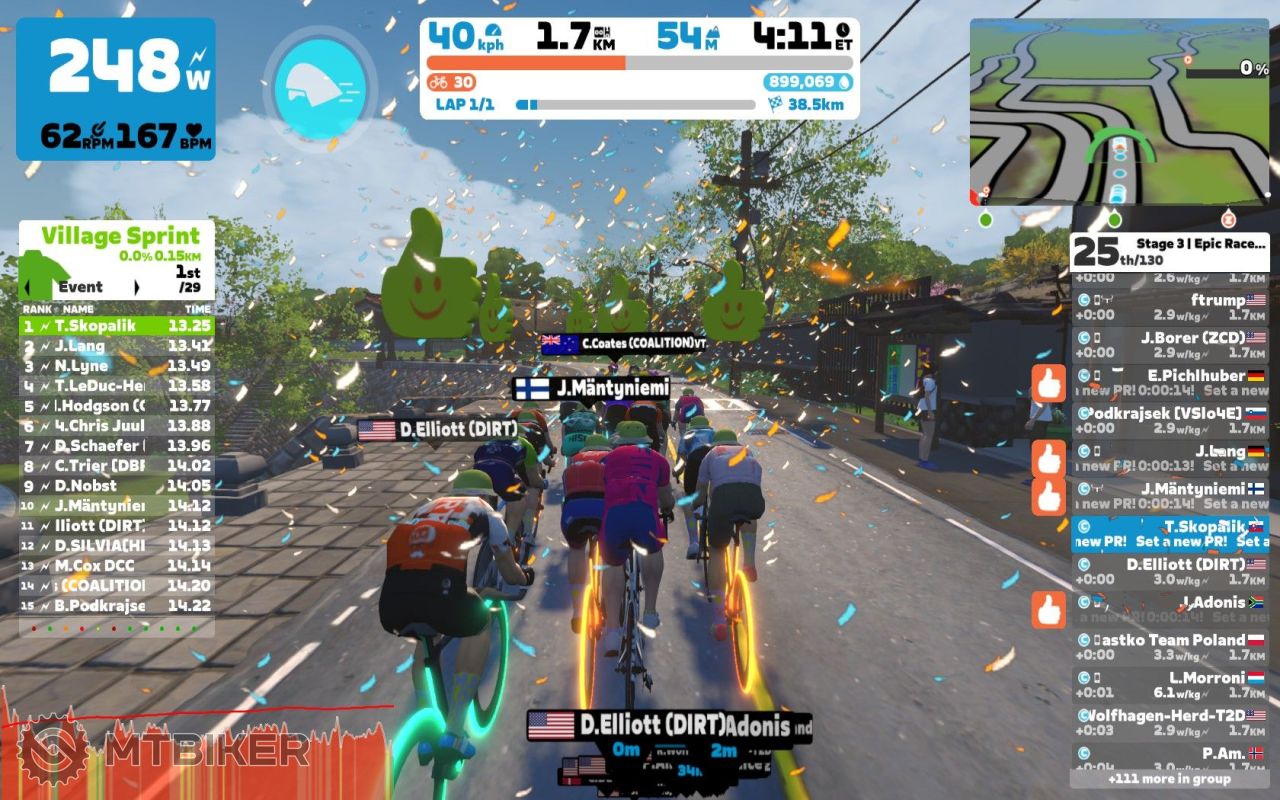Select M.Cox DCC in sprint rankings
Image resolution: width=1280 pixels, height=800 pixels.
point(116,566)
